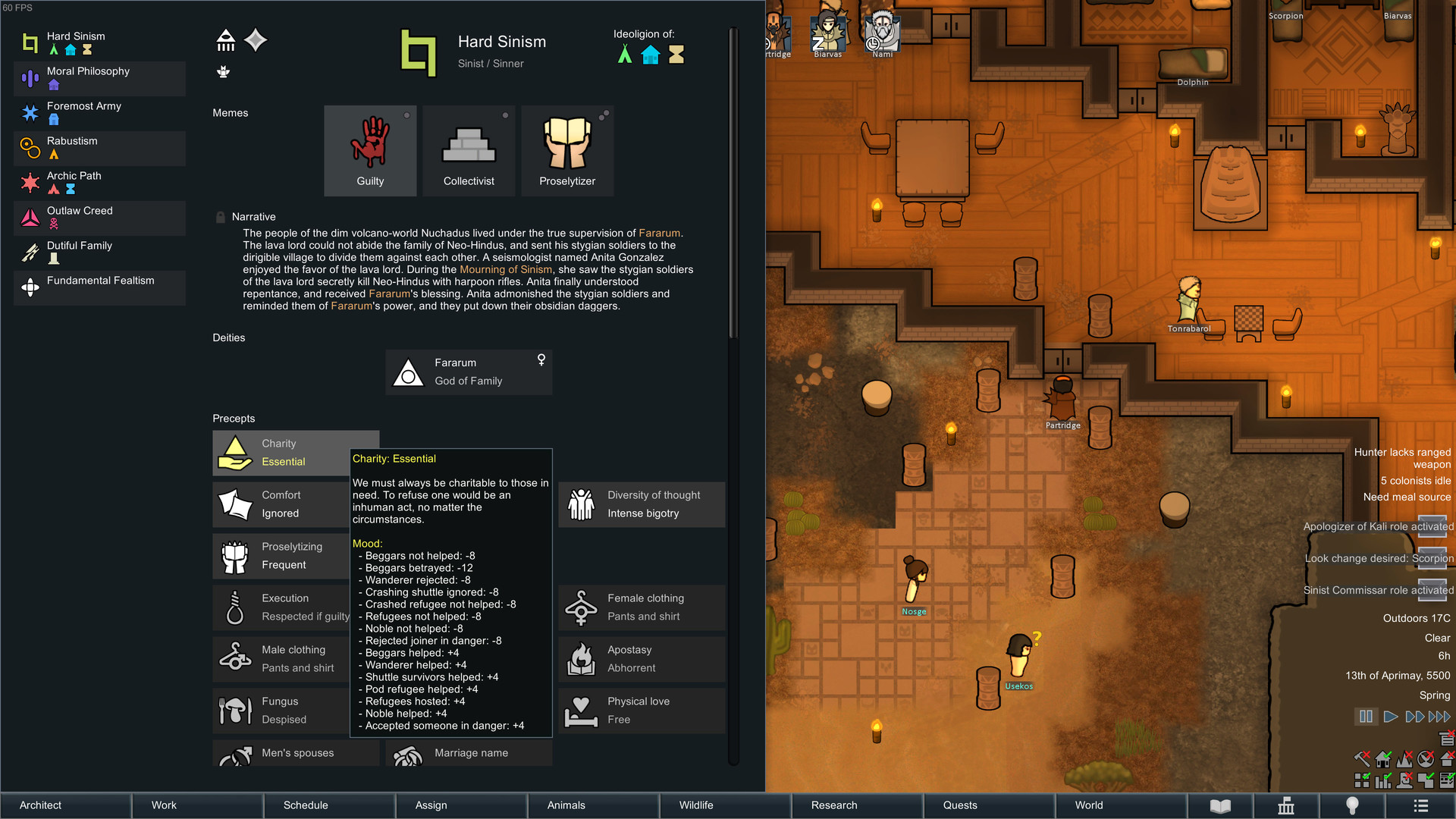The width and height of the screenshot is (1456, 819).
Task: Pause the game with pause control
Action: [1365, 715]
